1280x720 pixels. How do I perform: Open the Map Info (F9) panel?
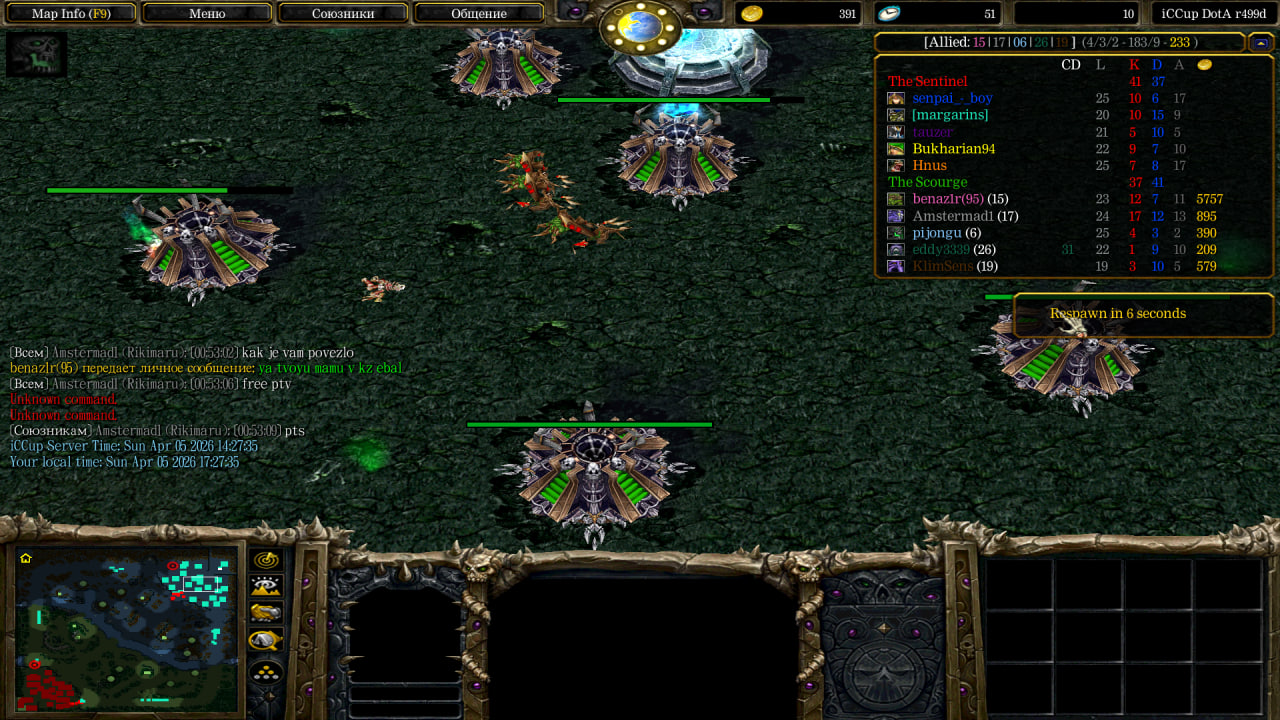tap(70, 14)
